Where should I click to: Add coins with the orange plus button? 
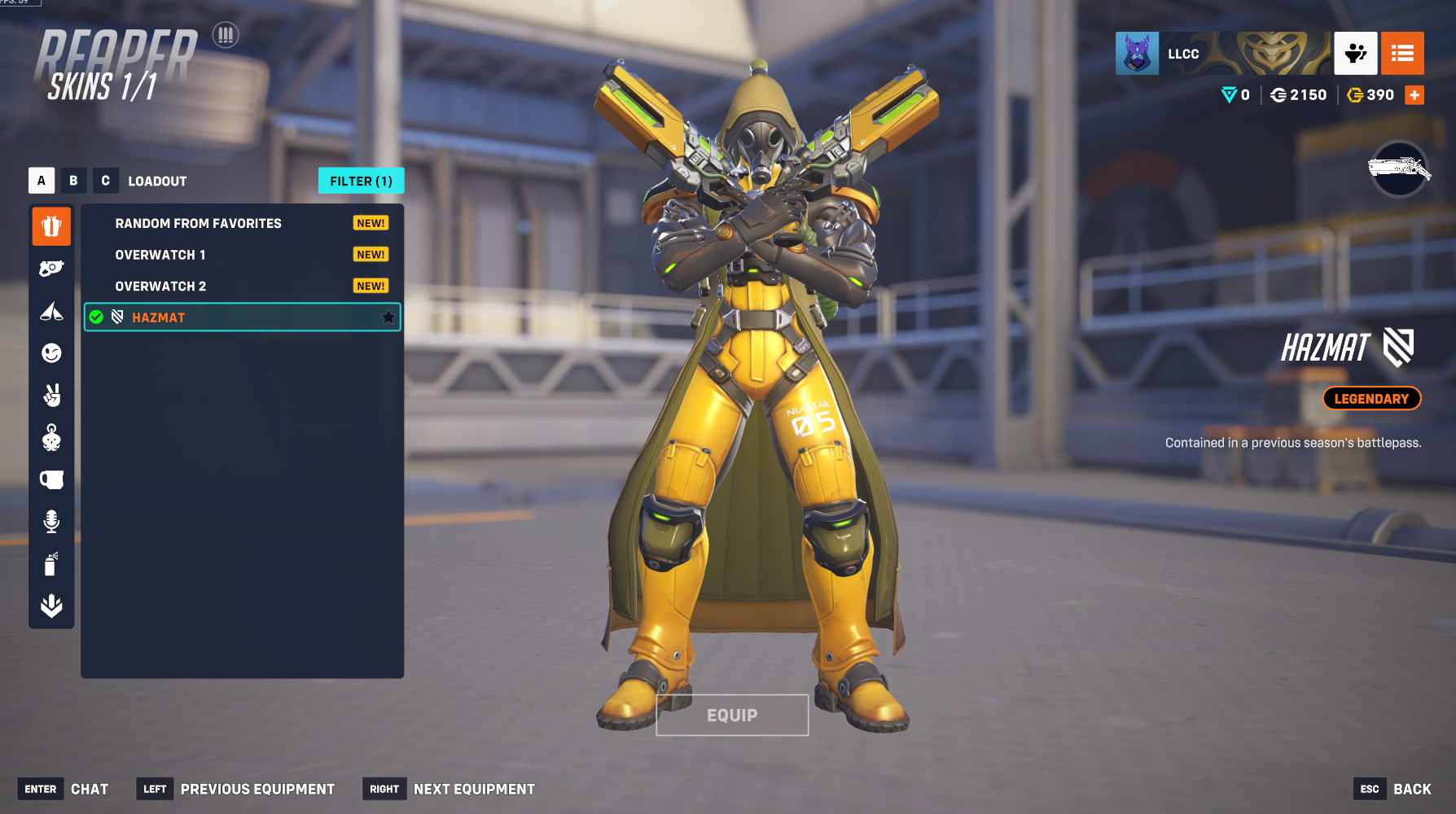click(x=1414, y=95)
